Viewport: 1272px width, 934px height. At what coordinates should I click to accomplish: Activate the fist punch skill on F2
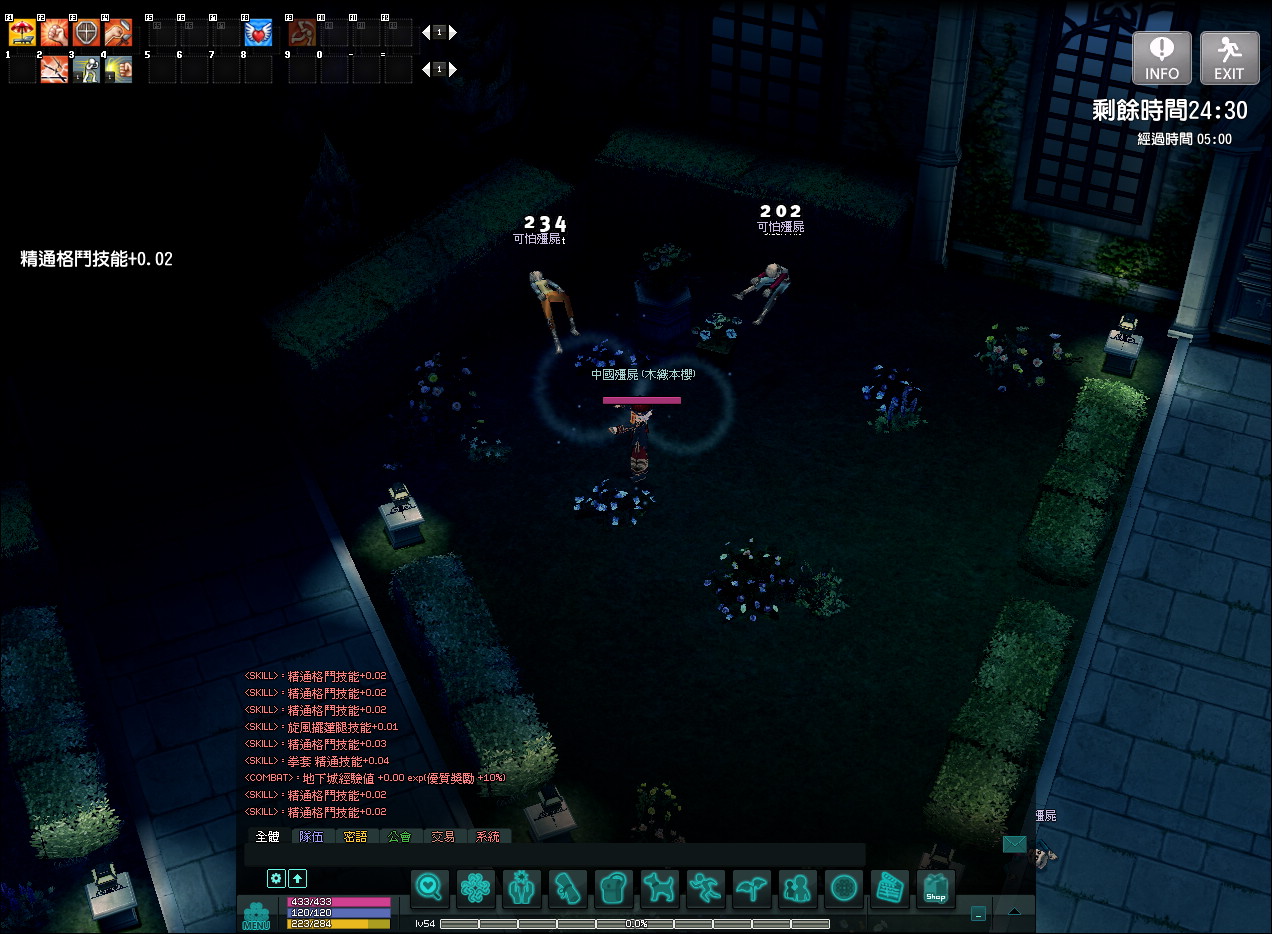point(54,33)
